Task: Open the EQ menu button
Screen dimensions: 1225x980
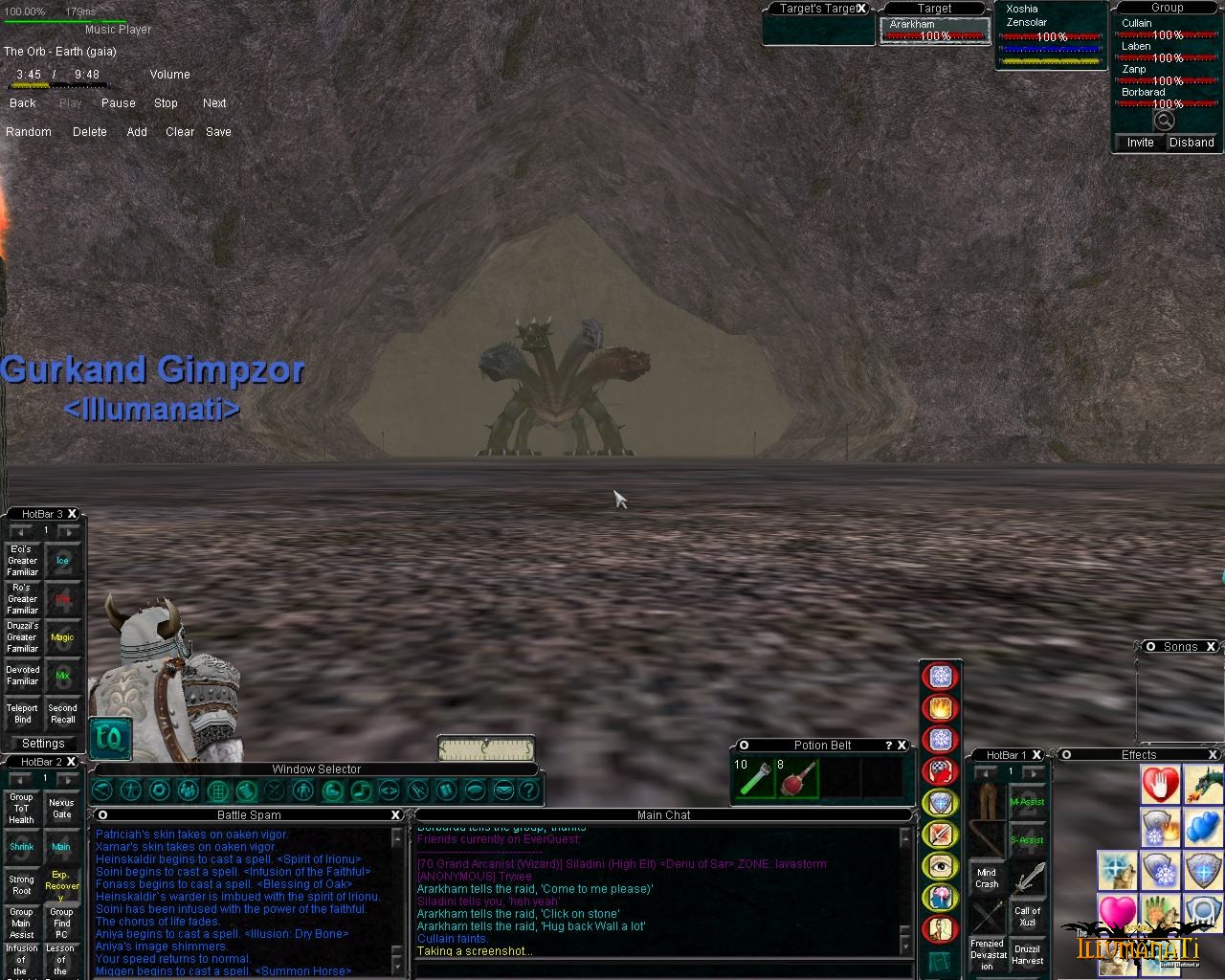Action: [x=110, y=738]
